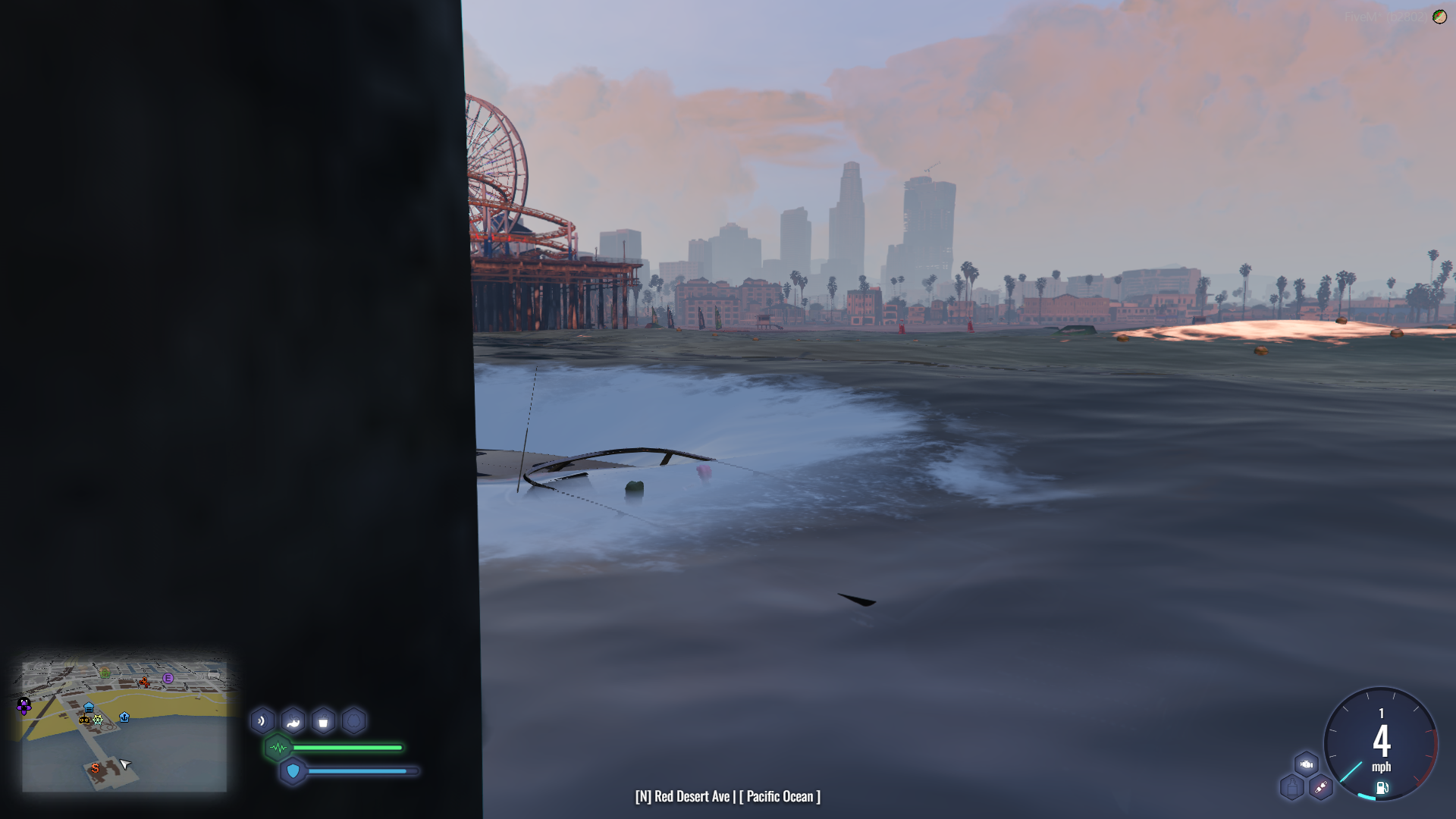
Task: Click the orange S blip on the pier
Action: pyautogui.click(x=95, y=768)
